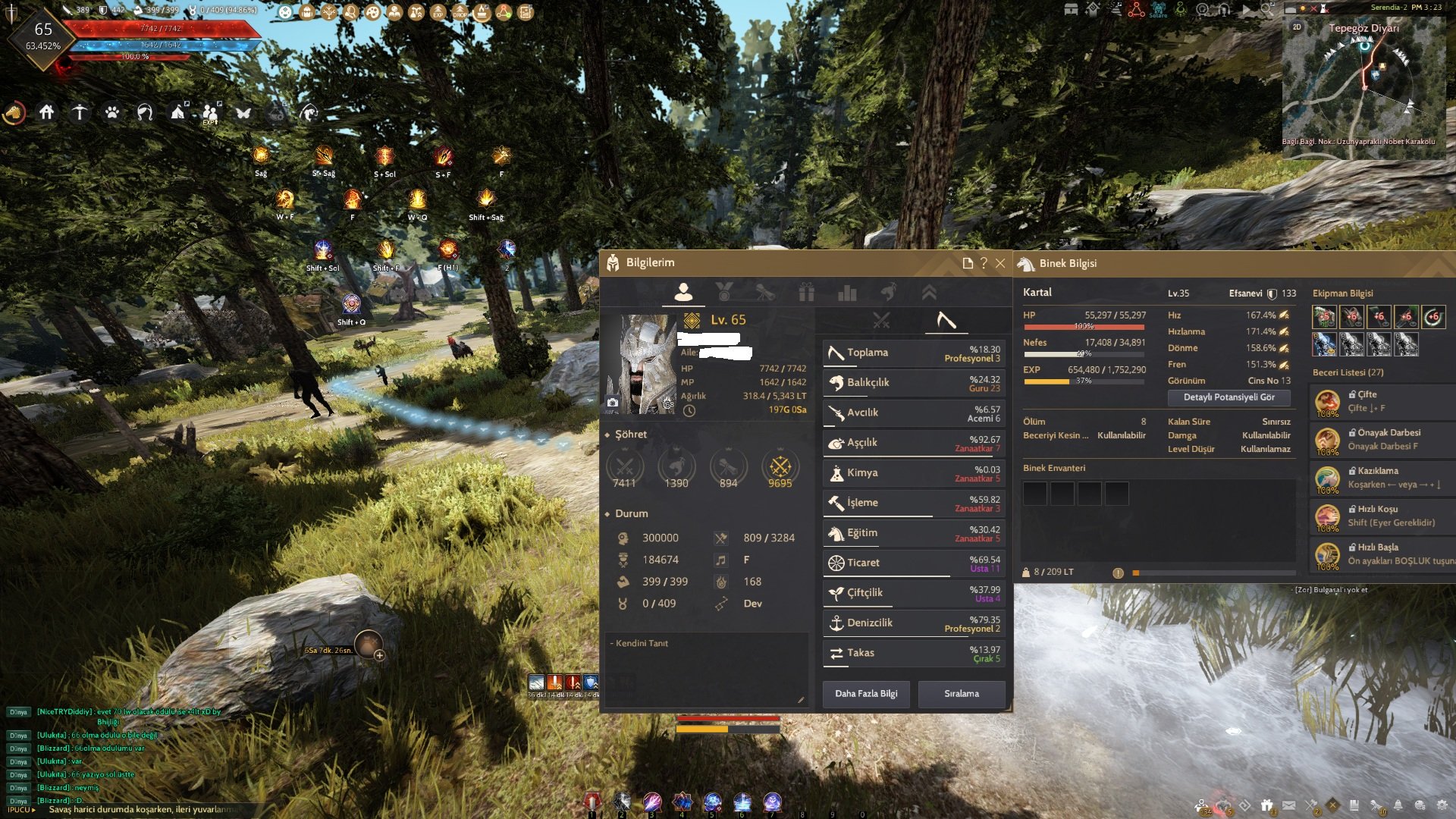Image resolution: width=1456 pixels, height=819 pixels.
Task: Click the Kendini Tanıt introduction text box
Action: point(705,669)
